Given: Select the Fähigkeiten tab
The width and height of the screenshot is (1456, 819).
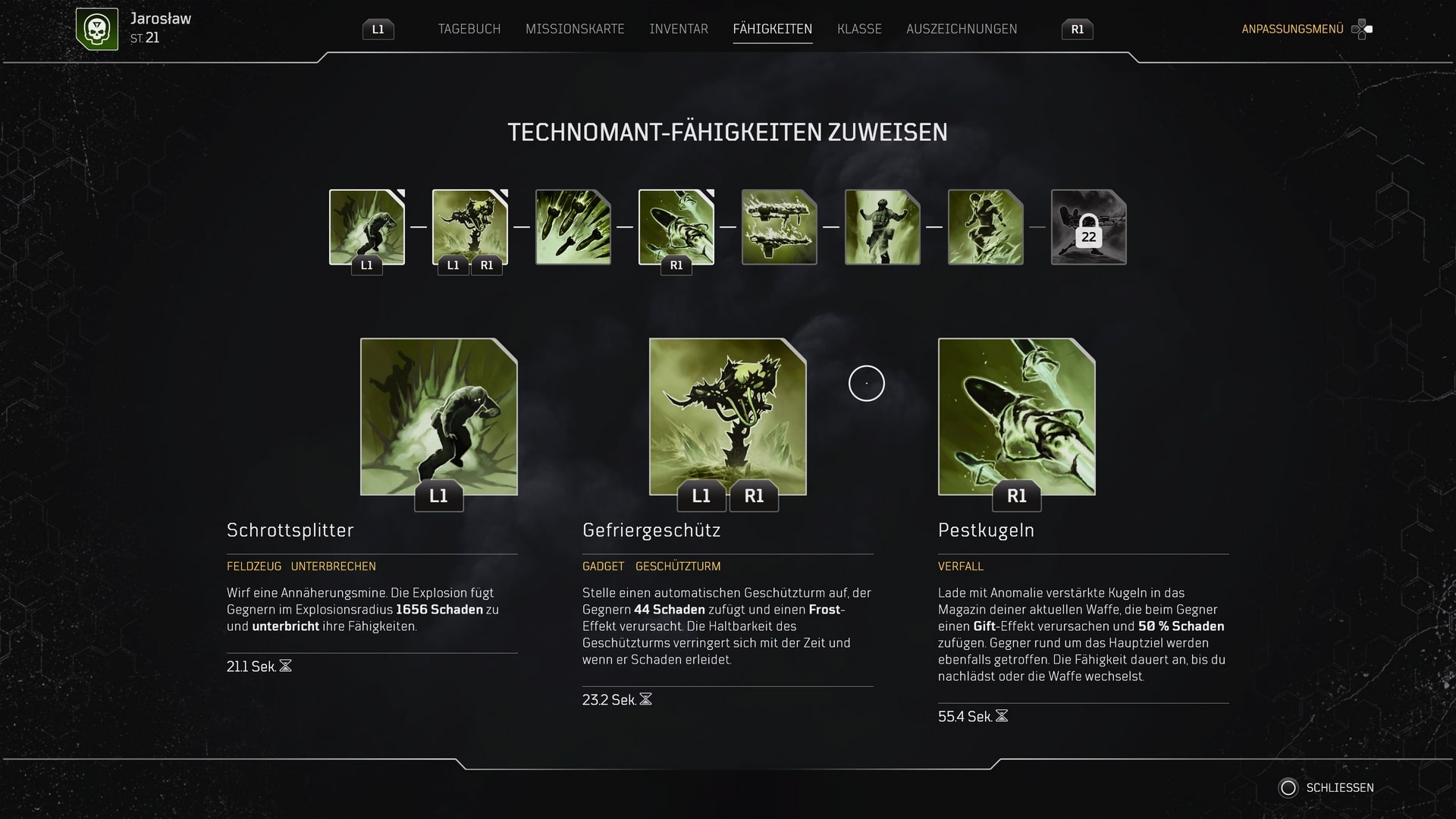Looking at the screenshot, I should click(772, 29).
